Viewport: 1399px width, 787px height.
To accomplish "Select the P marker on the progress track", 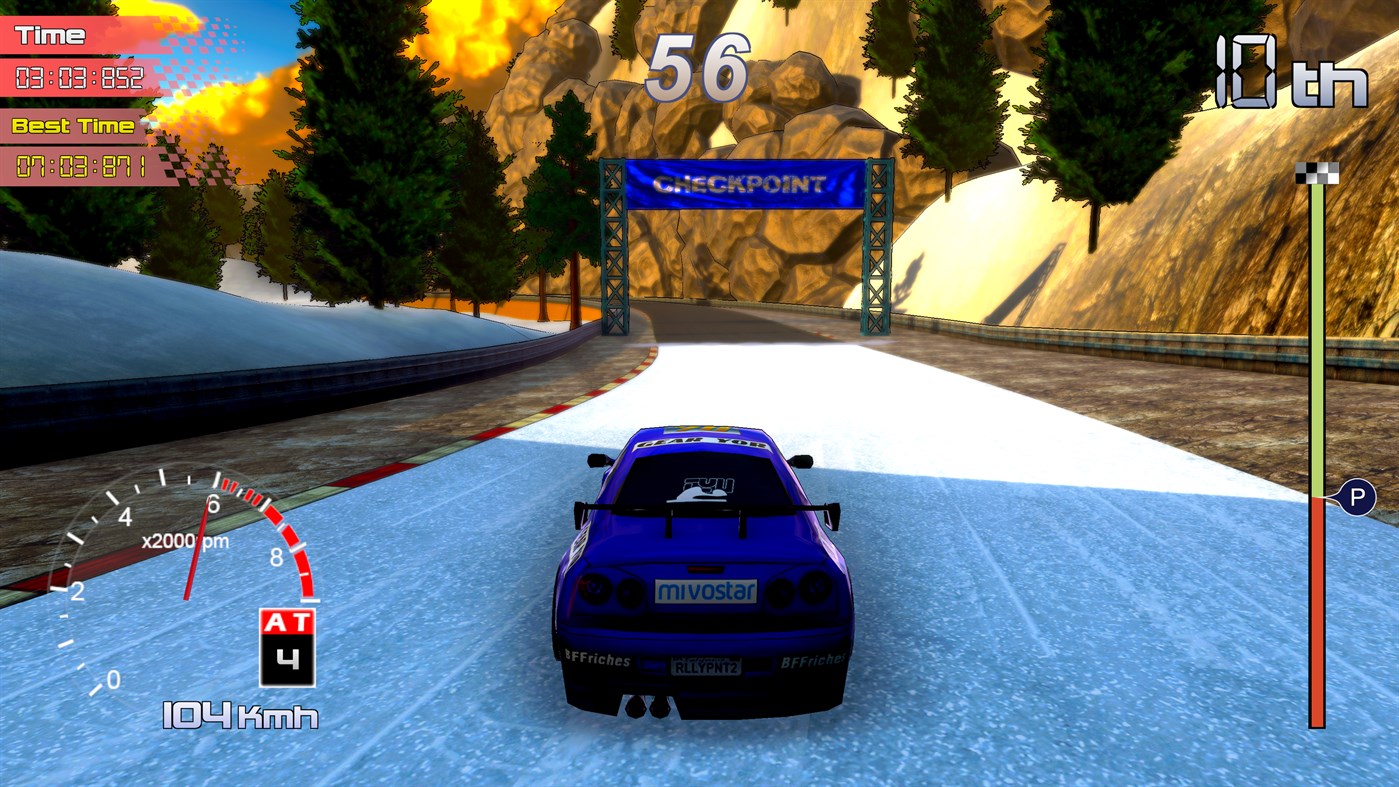I will (x=1357, y=496).
